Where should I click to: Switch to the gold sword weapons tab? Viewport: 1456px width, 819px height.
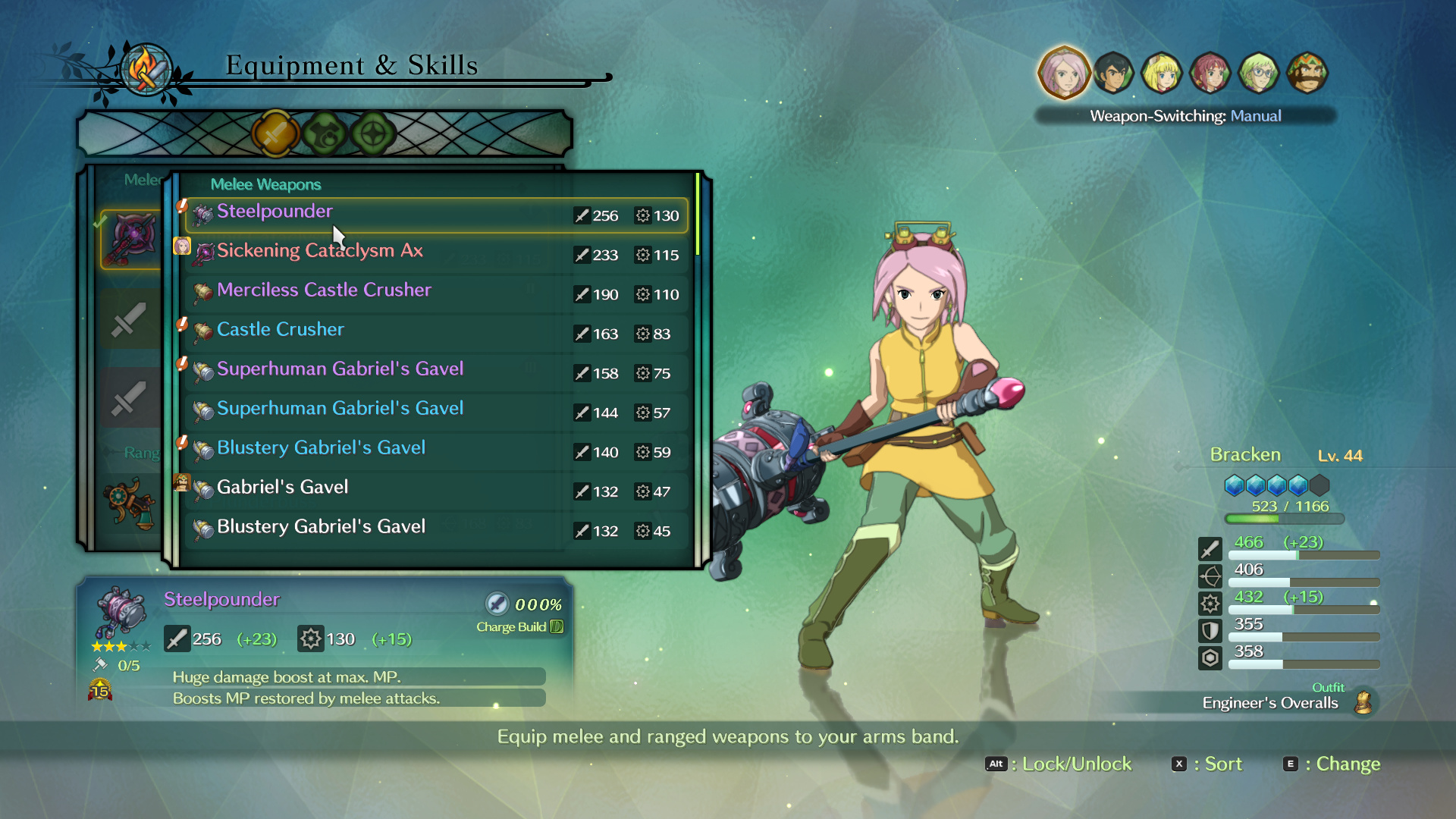[x=275, y=134]
